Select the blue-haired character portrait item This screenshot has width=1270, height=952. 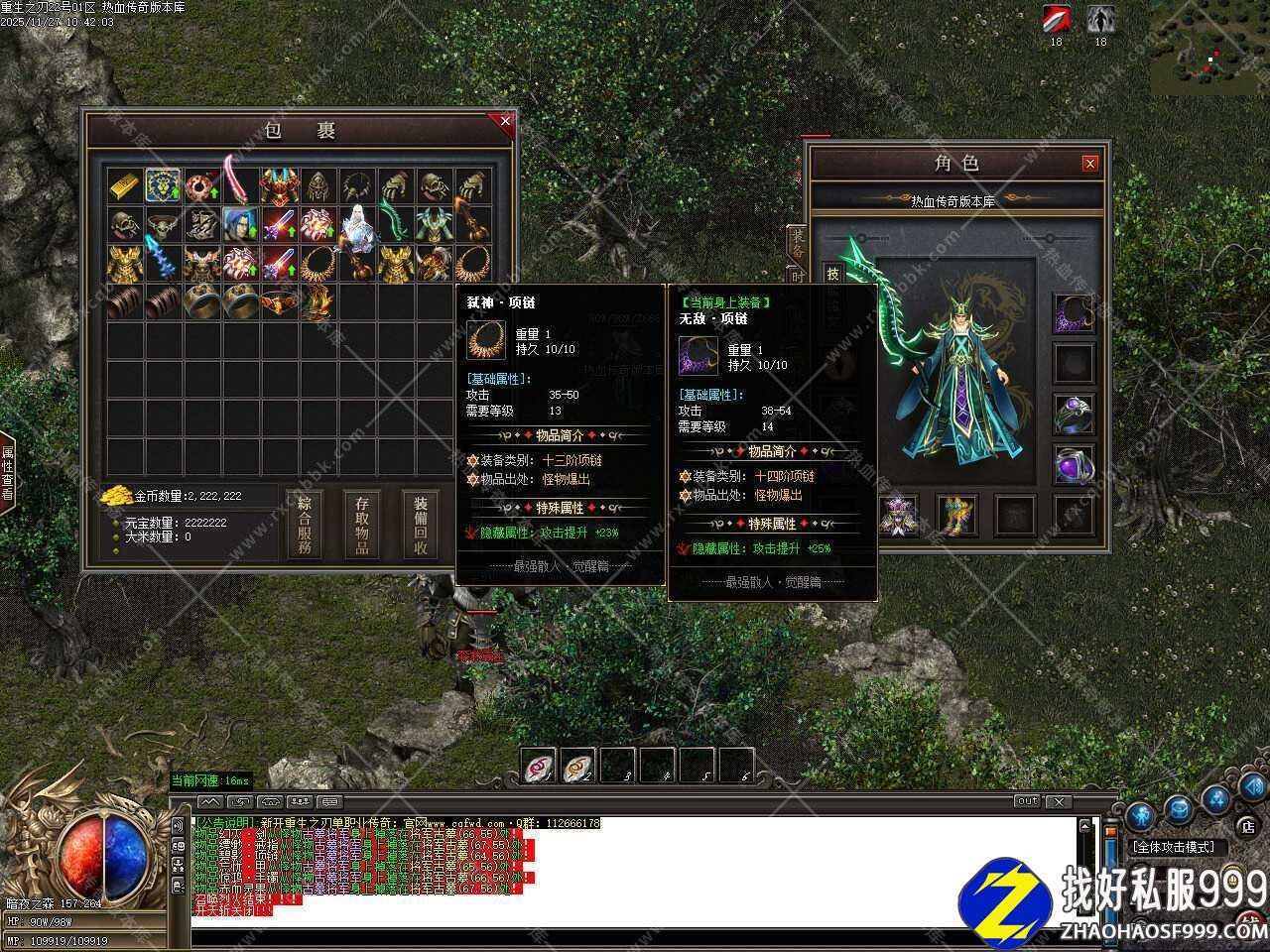[240, 225]
